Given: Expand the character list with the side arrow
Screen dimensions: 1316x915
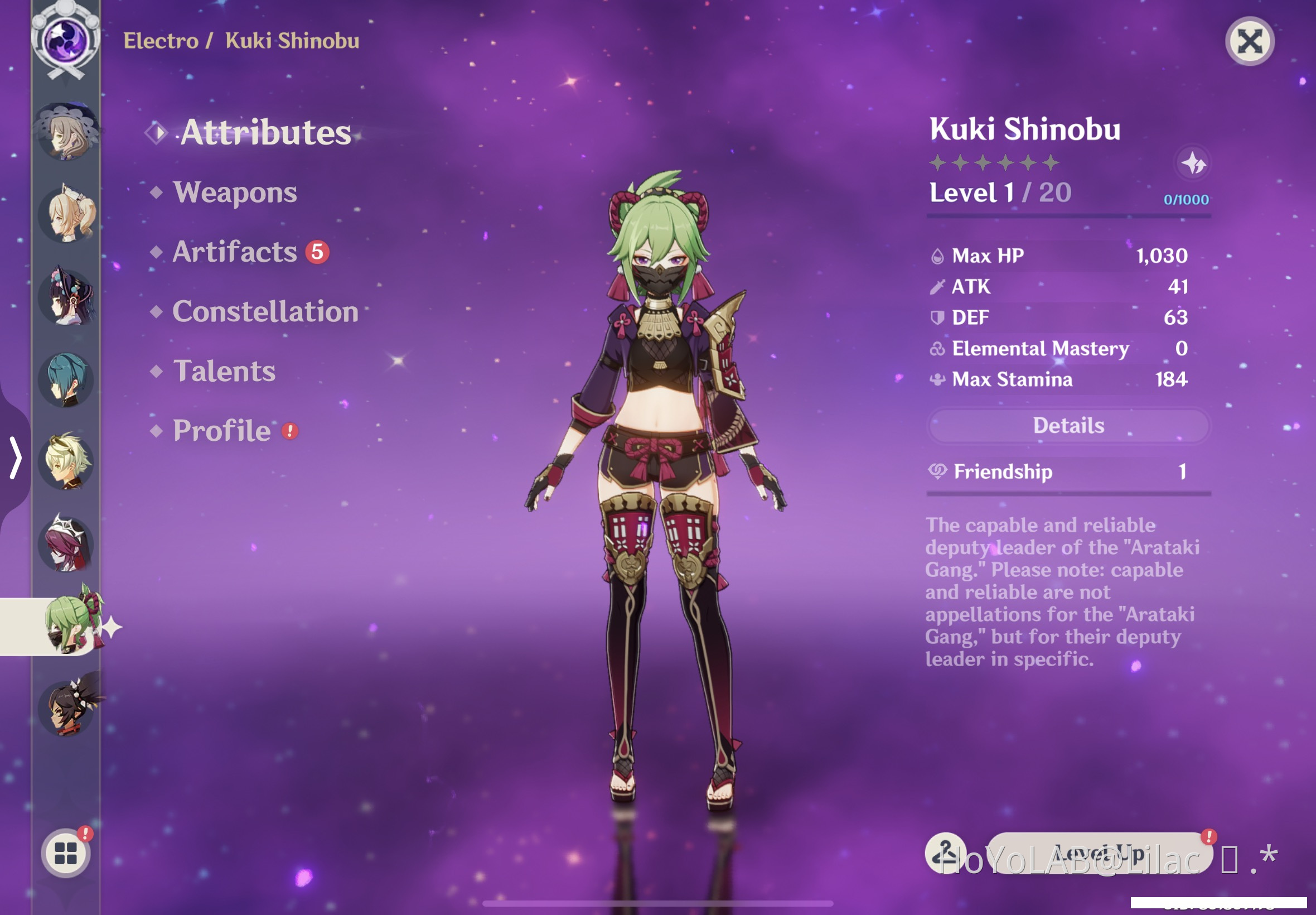Looking at the screenshot, I should point(15,459).
